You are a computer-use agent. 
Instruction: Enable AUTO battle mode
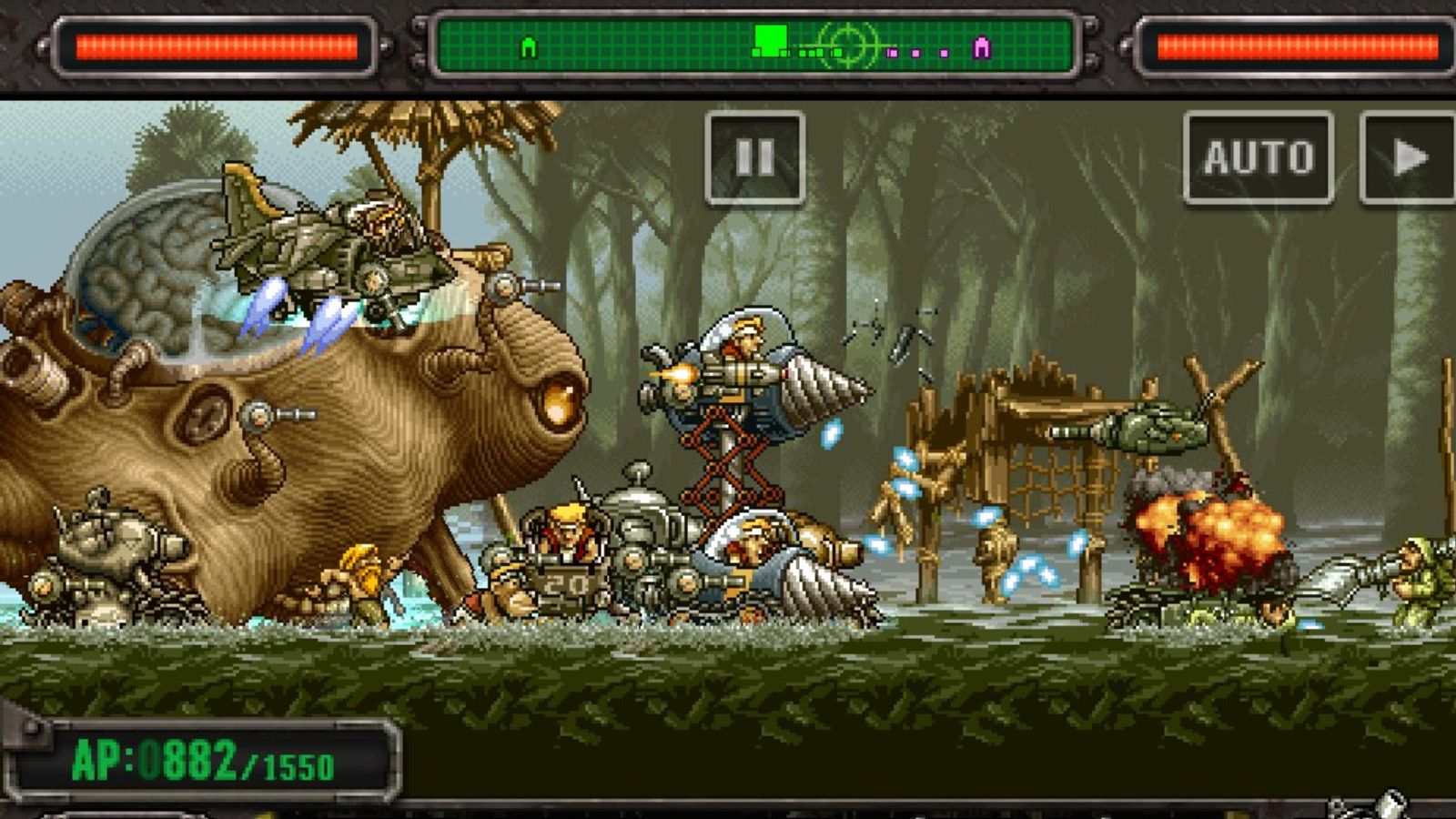(1260, 157)
